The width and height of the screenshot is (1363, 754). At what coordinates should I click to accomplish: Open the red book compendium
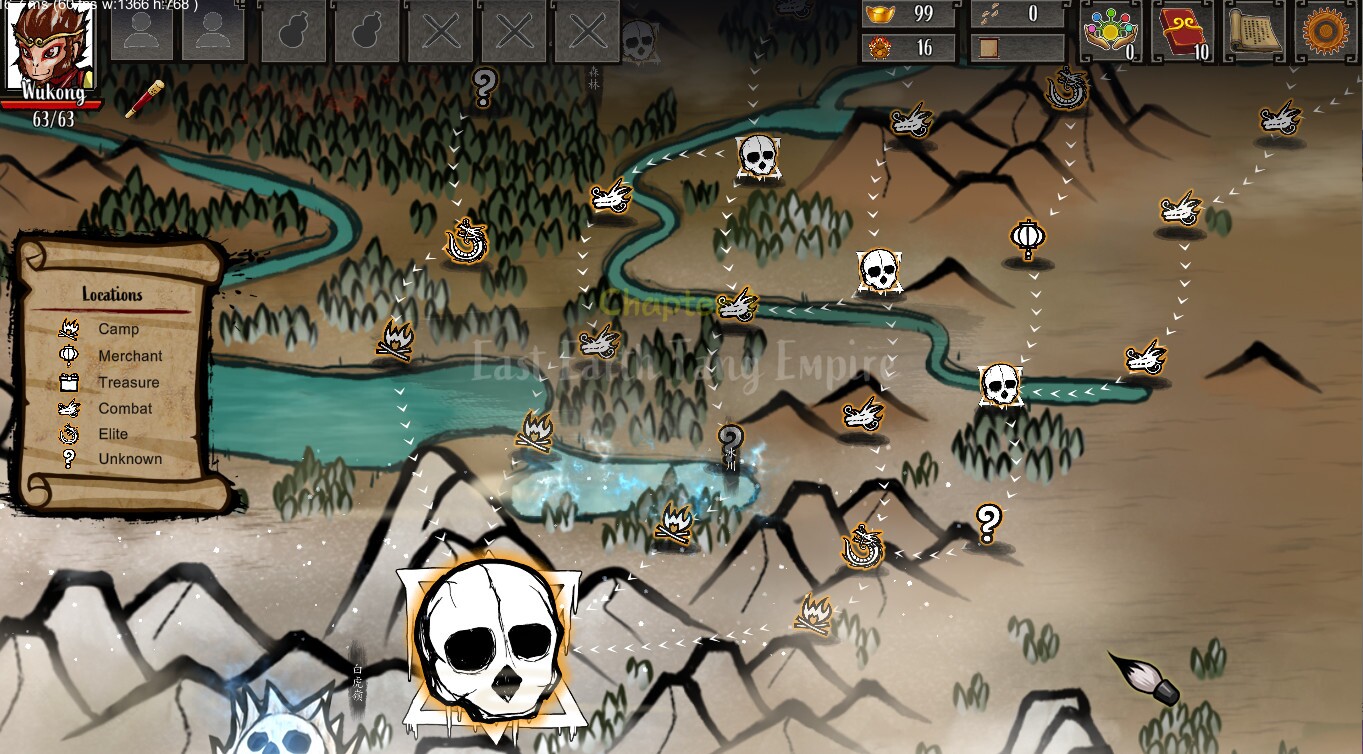[x=1180, y=30]
